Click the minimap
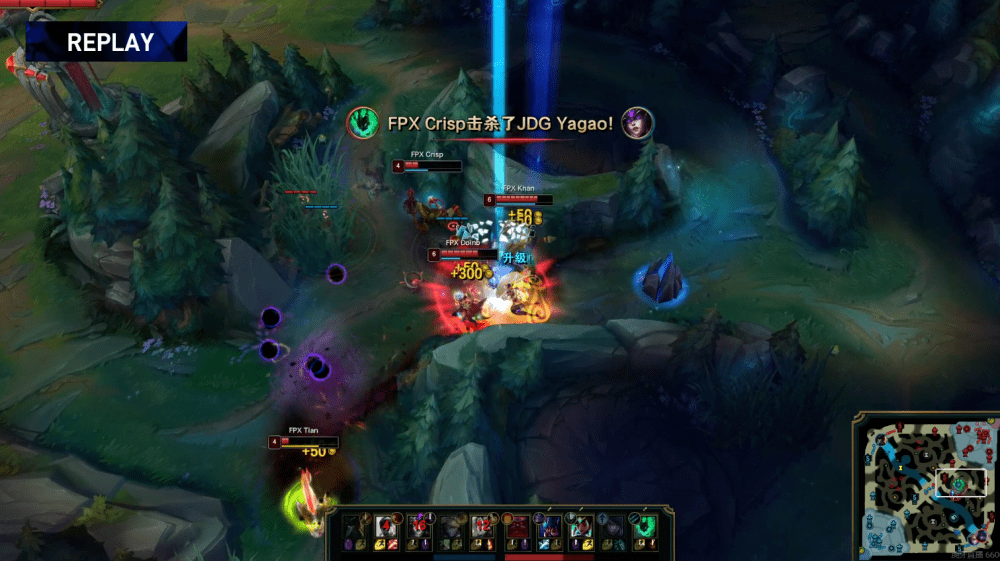The height and width of the screenshot is (561, 1000). [924, 486]
